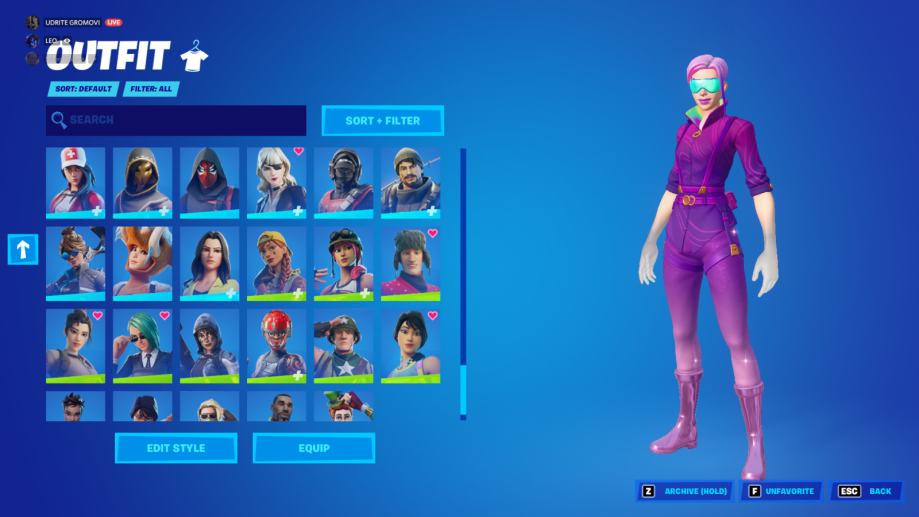Open Edit Style for this outfit

(176, 448)
